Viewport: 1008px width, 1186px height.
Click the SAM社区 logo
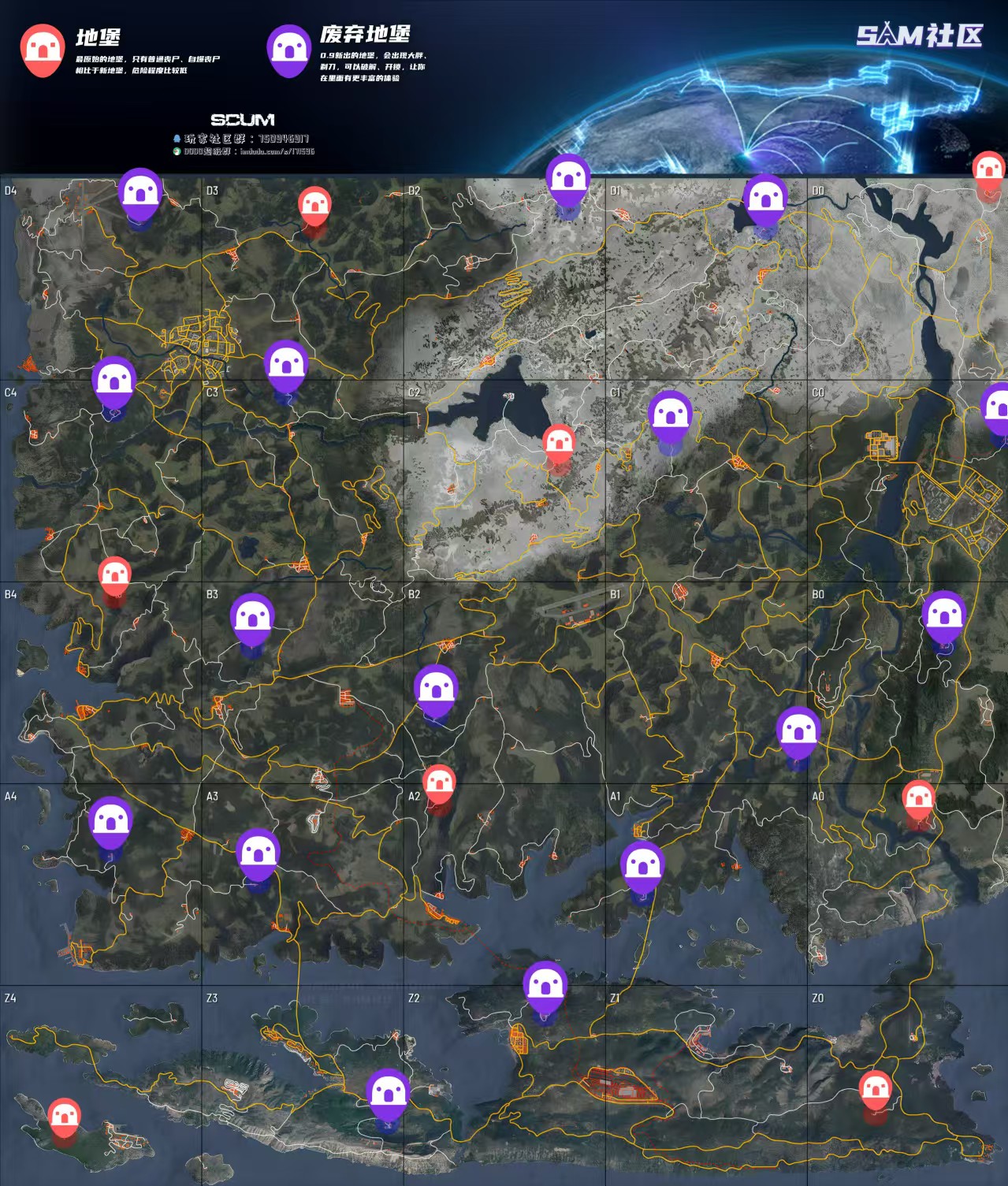tap(921, 35)
